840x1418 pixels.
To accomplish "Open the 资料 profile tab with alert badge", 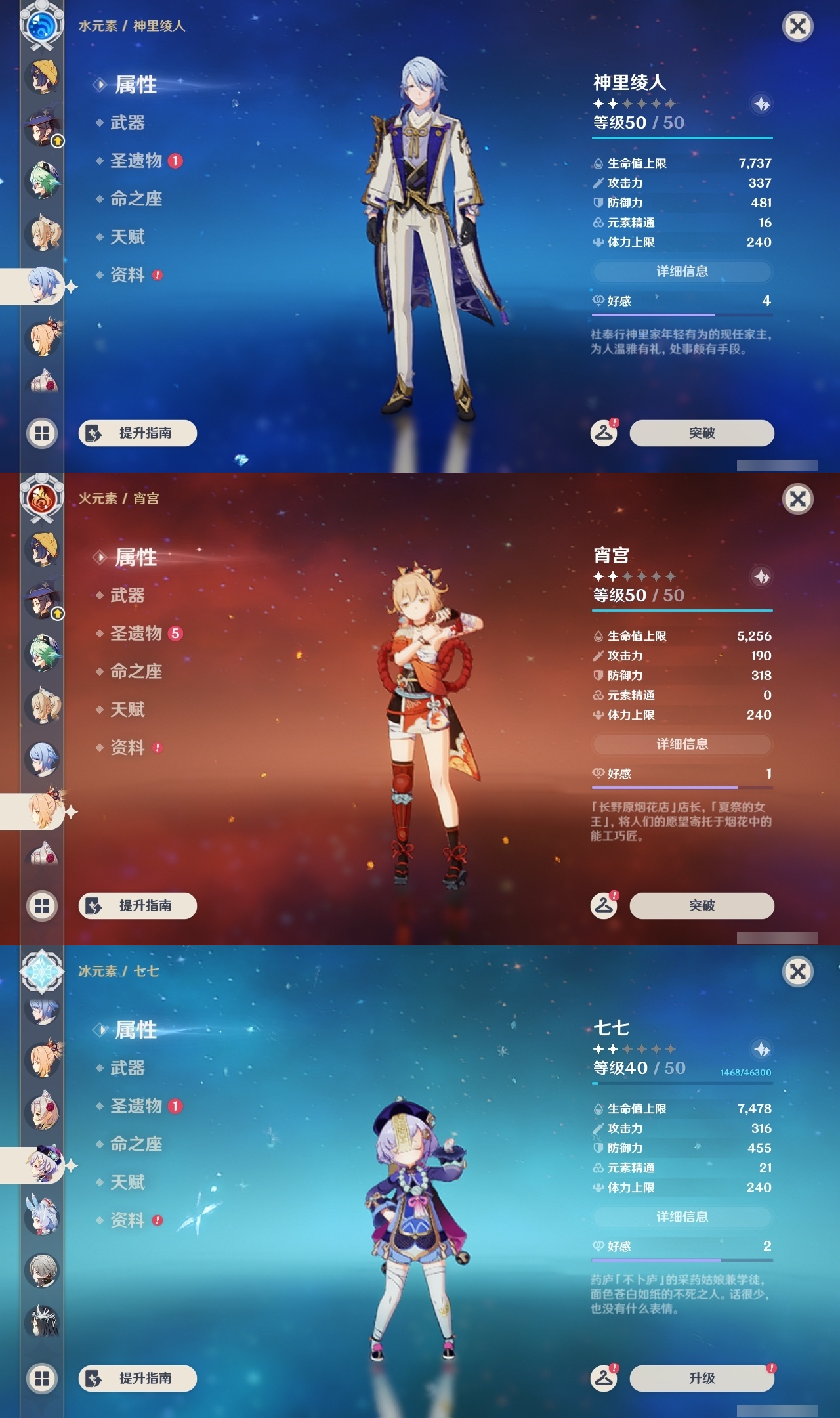I will pos(128,276).
